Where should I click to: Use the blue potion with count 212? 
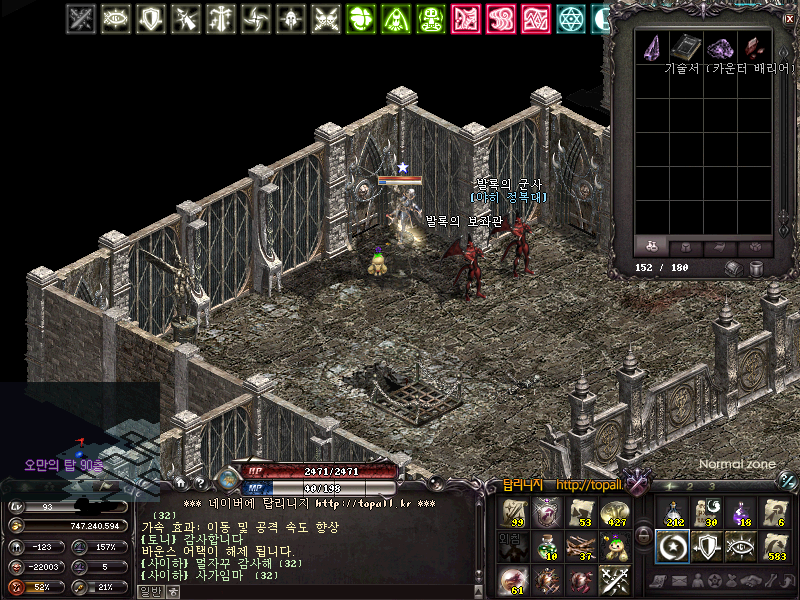[673, 512]
